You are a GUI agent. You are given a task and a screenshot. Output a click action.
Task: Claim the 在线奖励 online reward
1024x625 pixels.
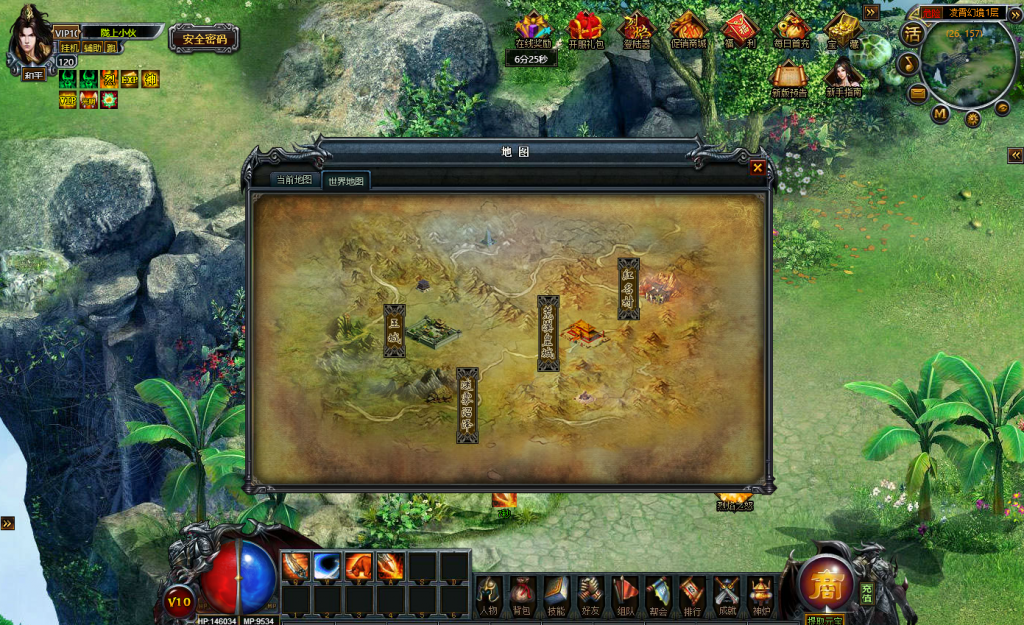point(534,31)
